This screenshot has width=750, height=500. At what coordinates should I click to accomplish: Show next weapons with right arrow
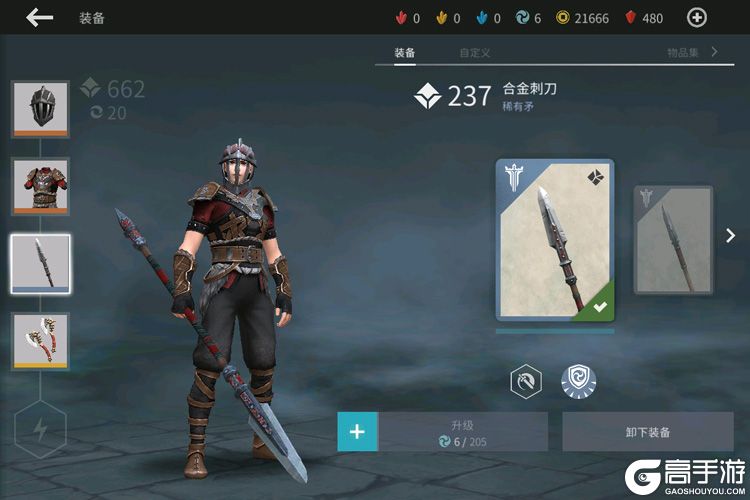tap(731, 237)
